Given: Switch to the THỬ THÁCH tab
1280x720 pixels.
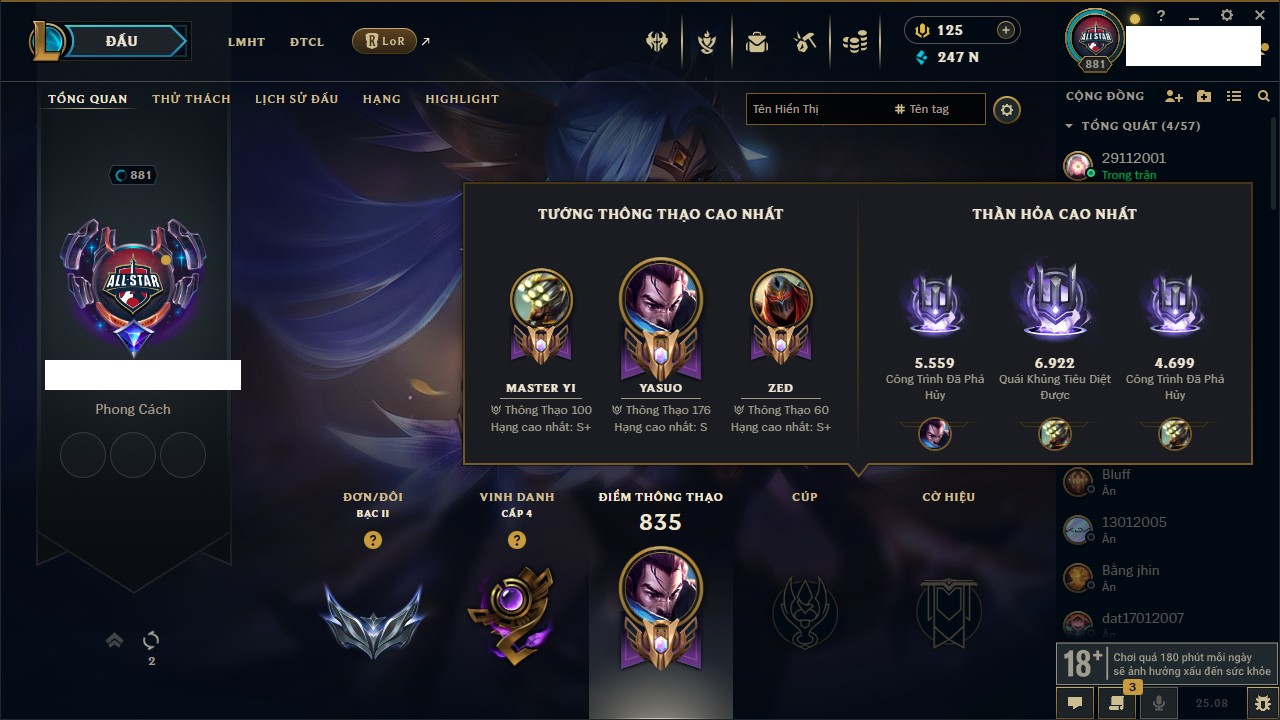Looking at the screenshot, I should coord(191,99).
